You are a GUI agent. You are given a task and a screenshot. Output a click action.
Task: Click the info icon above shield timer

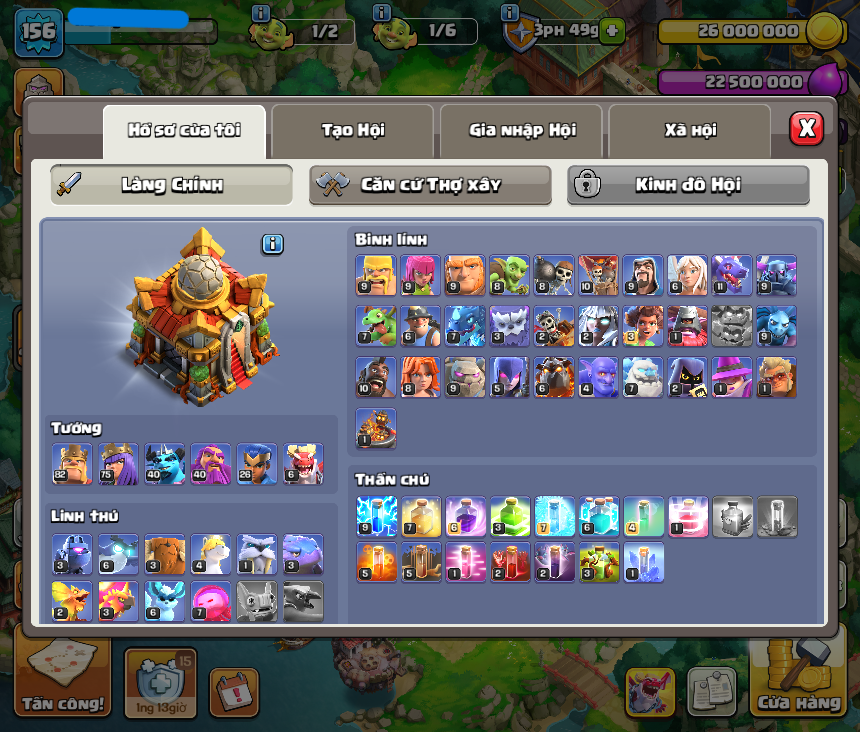coord(509,13)
